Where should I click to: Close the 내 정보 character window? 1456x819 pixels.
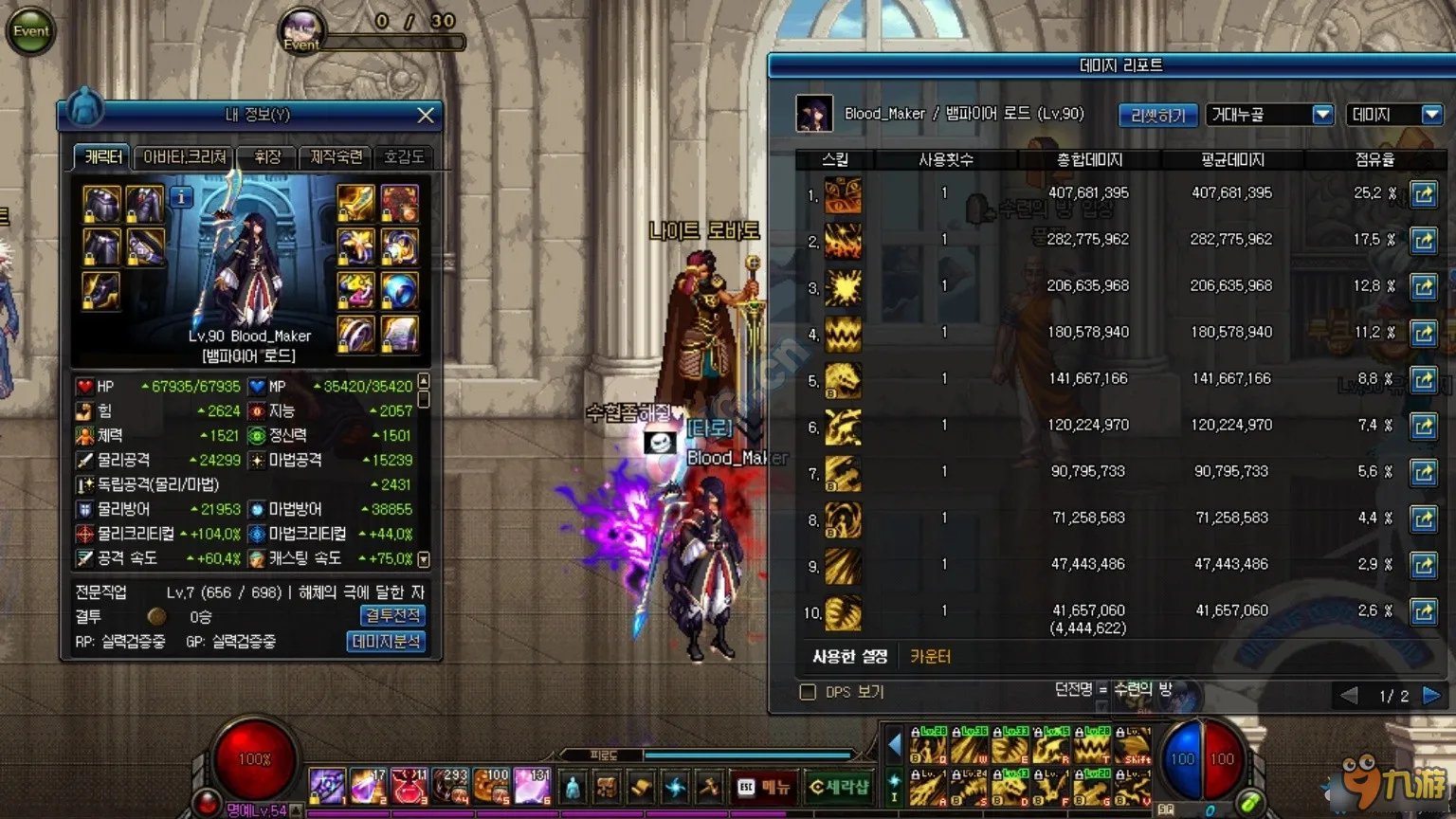click(x=426, y=115)
